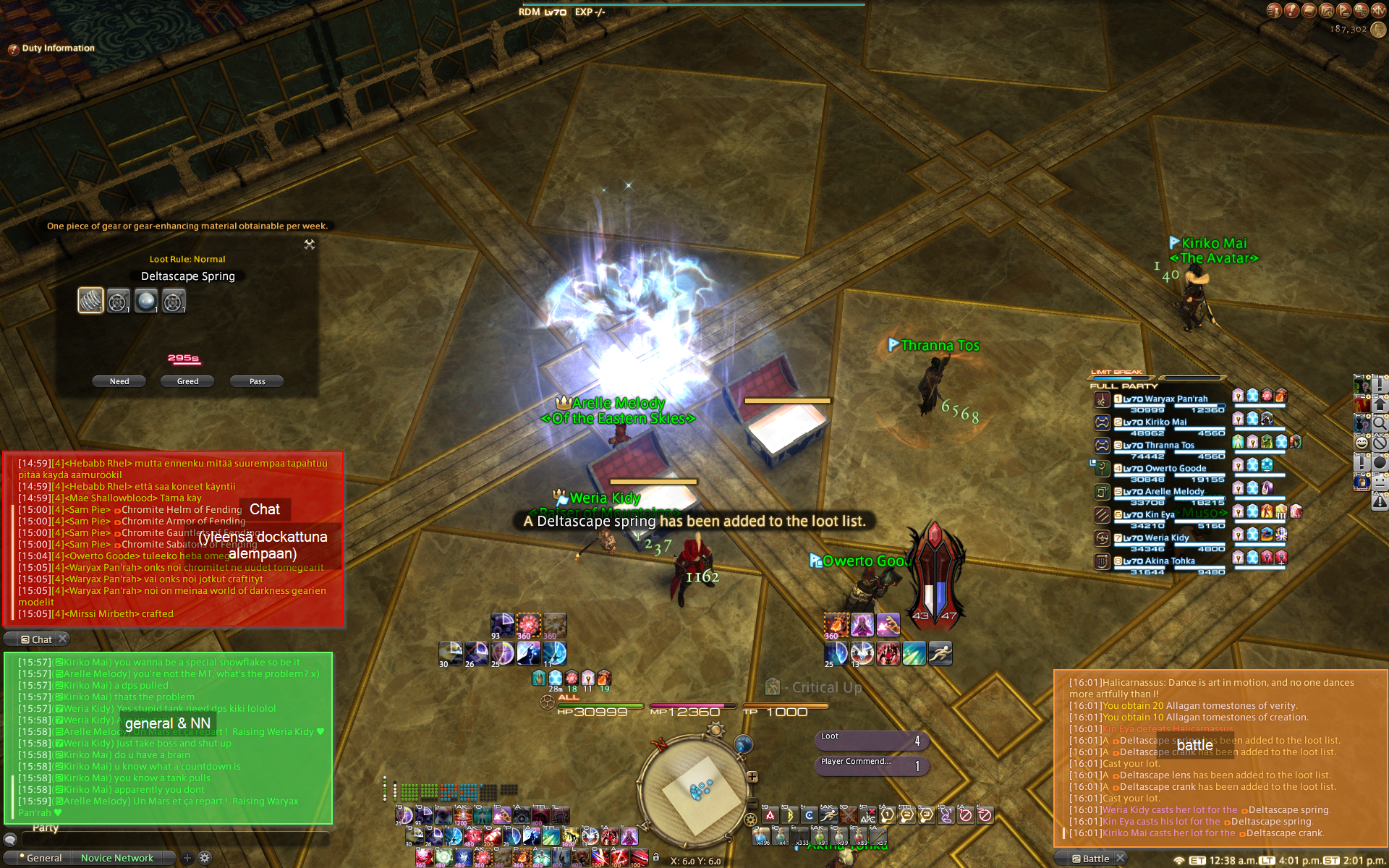This screenshot has width=1389, height=868.
Task: Zoom out the minimap with minus button
Action: pos(752,804)
